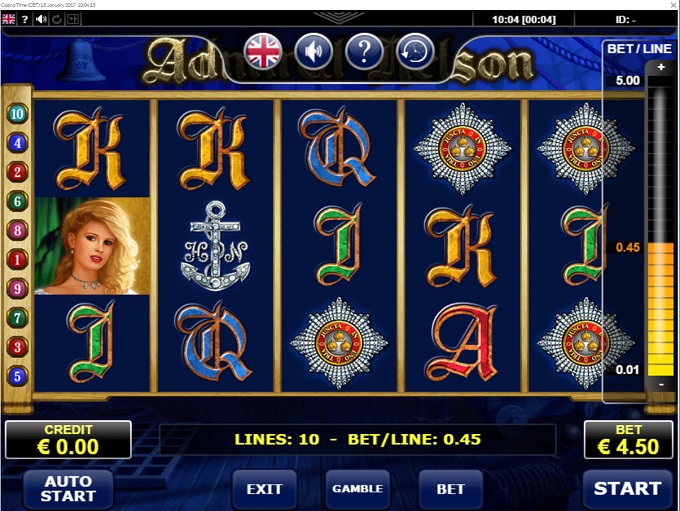Image resolution: width=680 pixels, height=511 pixels.
Task: Click the BET button
Action: (450, 489)
